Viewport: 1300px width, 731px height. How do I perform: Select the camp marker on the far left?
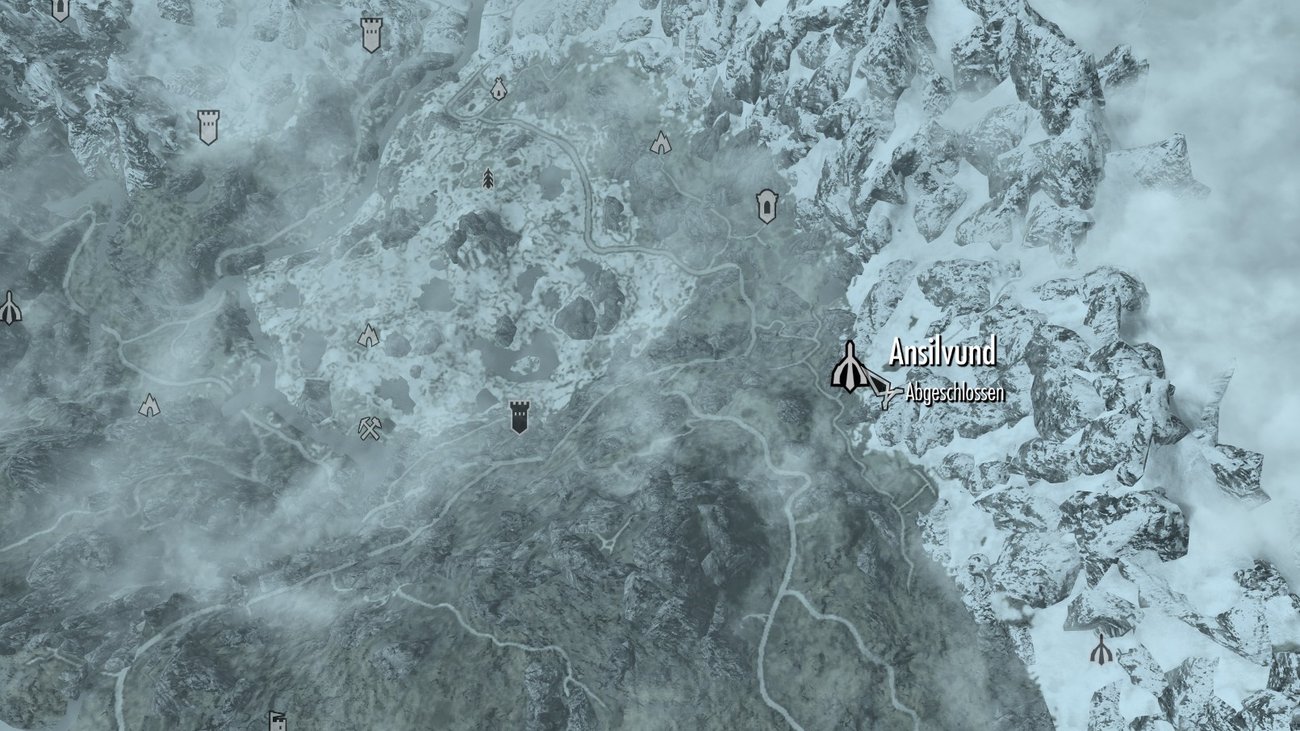click(150, 405)
